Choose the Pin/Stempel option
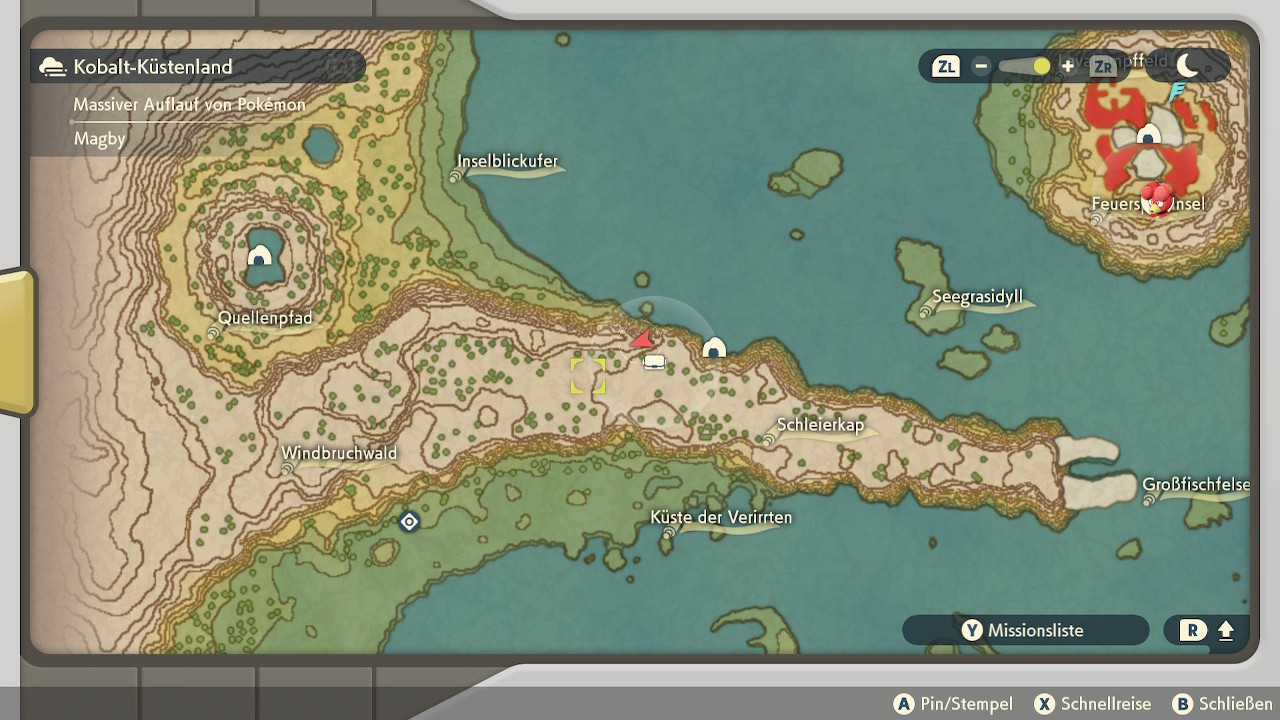This screenshot has height=720, width=1280. pyautogui.click(x=953, y=704)
